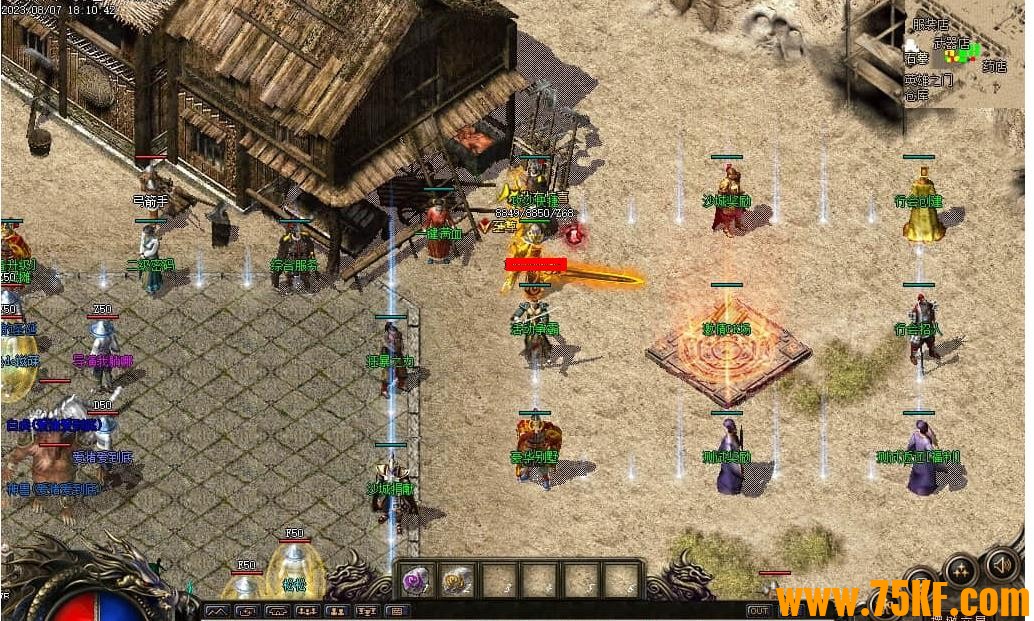Use the golden item in belt slot two

click(457, 580)
